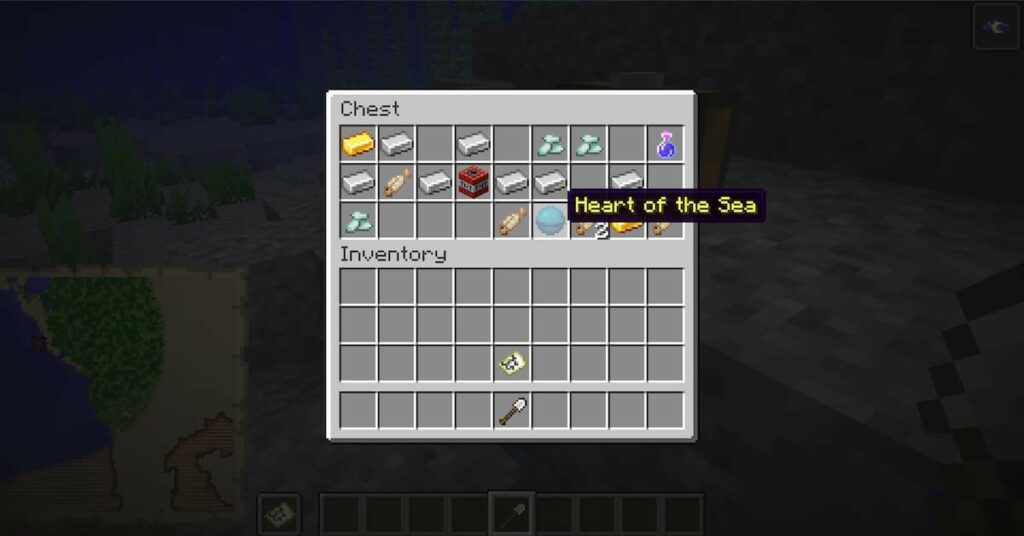1024x536 pixels.
Task: Grab the prismarine crystals in the chest's bottom row
Action: [357, 220]
